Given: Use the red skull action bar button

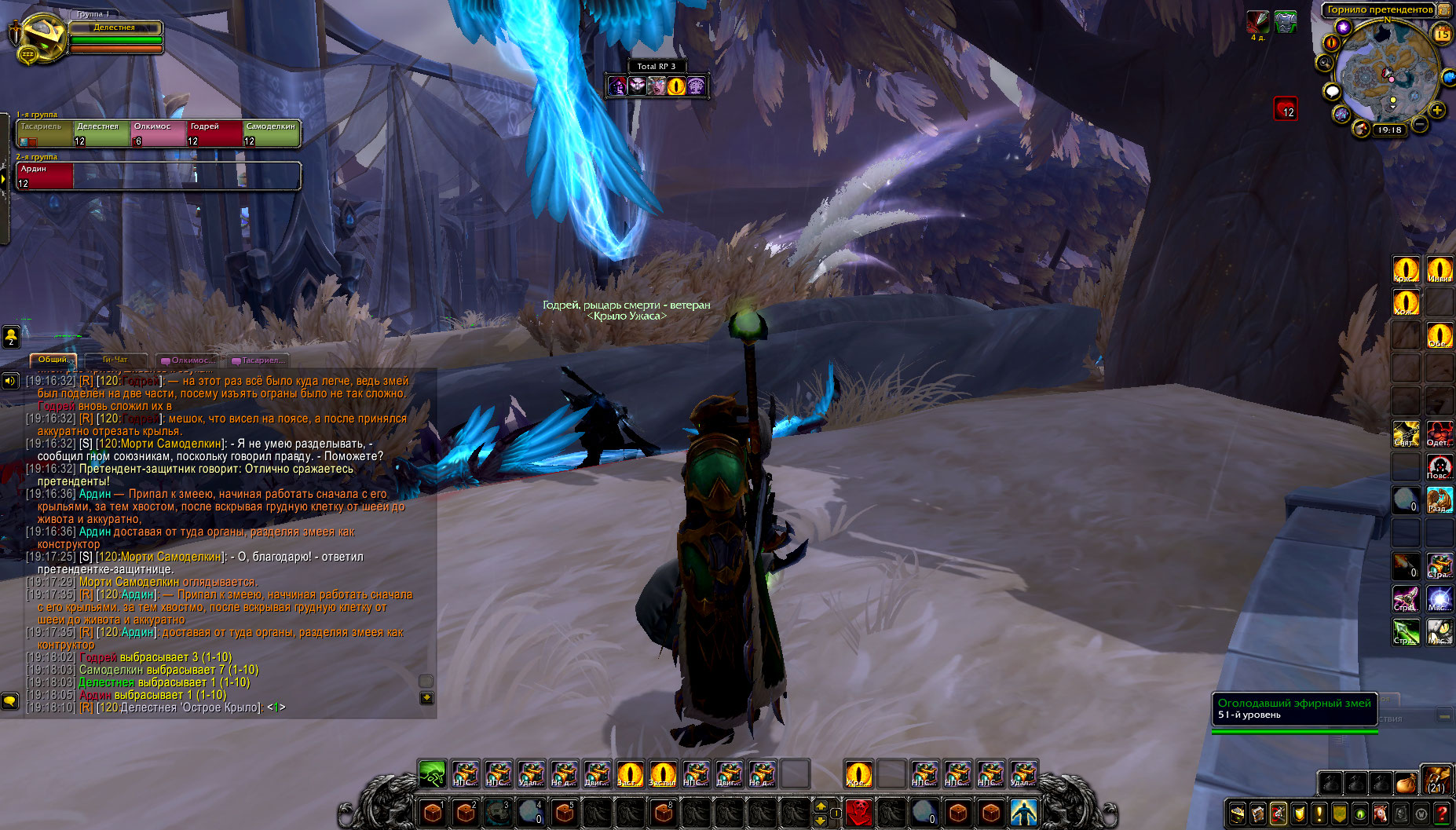Looking at the screenshot, I should tap(858, 812).
